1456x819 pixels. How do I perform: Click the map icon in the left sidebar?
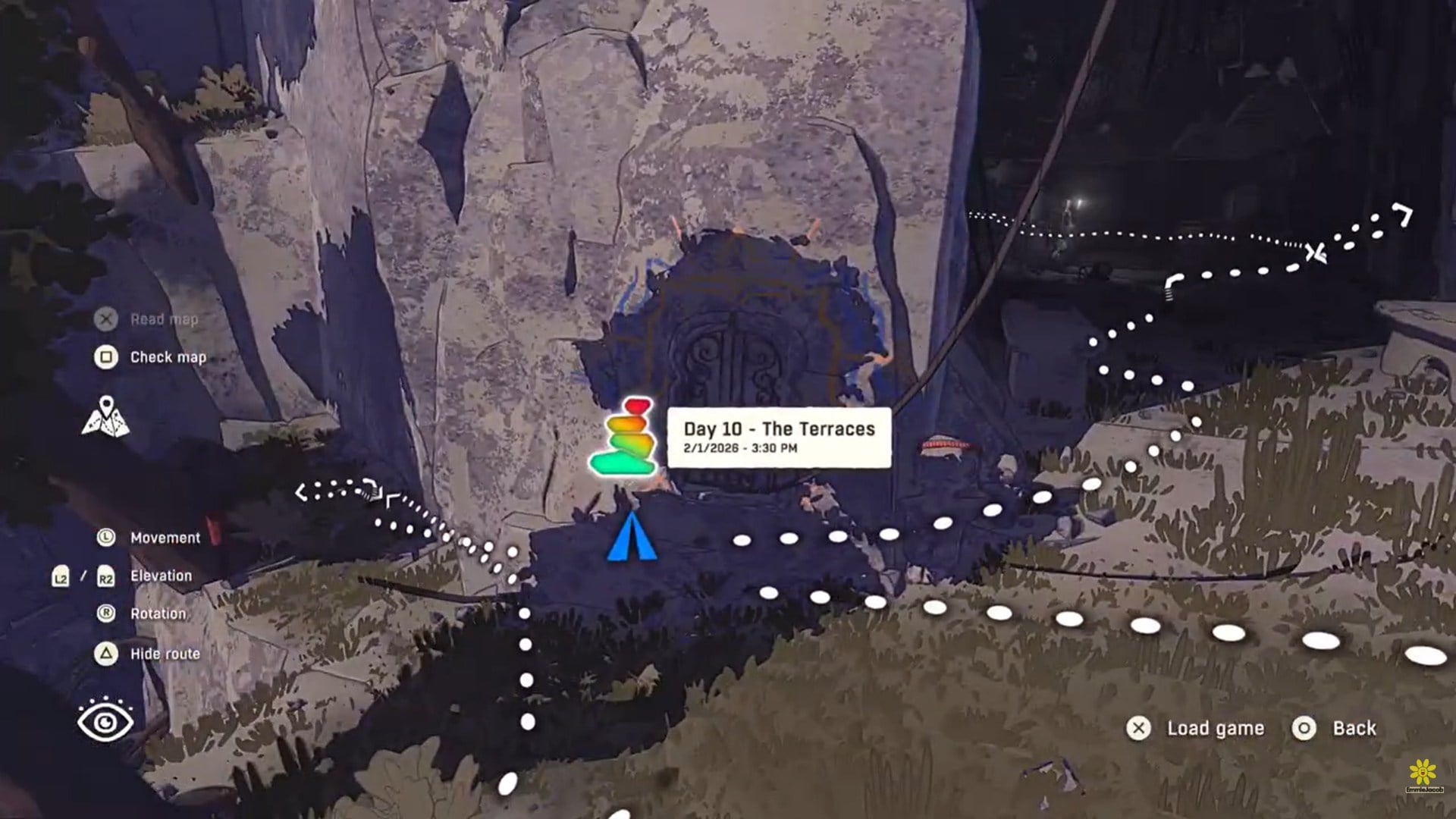coord(106,414)
